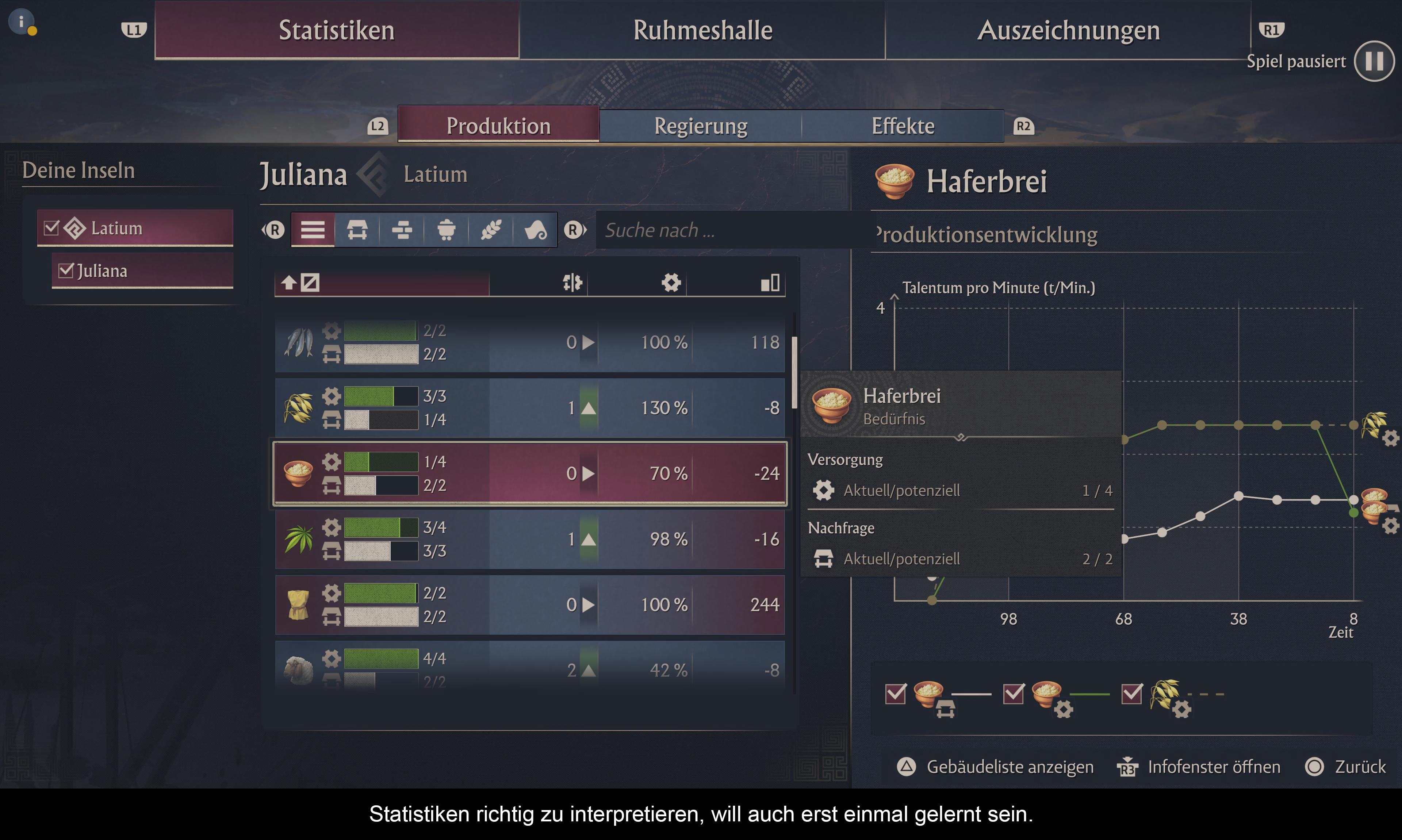Select the yellow tunic production row
This screenshot has height=840, width=1402.
pos(529,605)
